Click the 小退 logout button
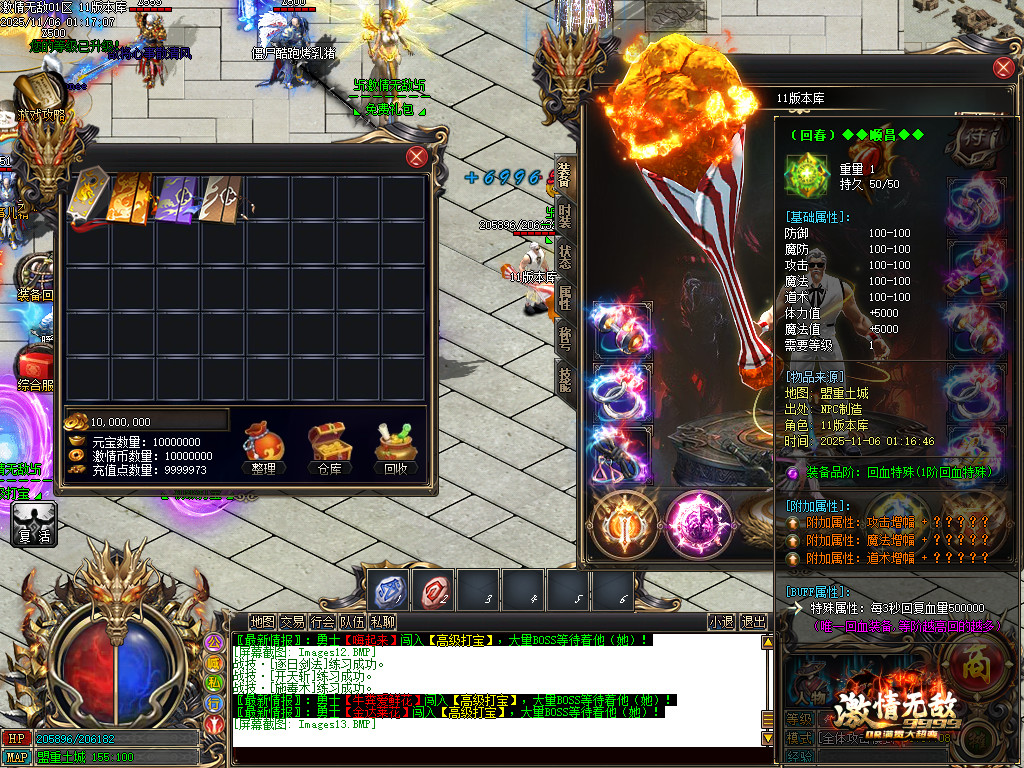This screenshot has height=768, width=1024. [721, 622]
